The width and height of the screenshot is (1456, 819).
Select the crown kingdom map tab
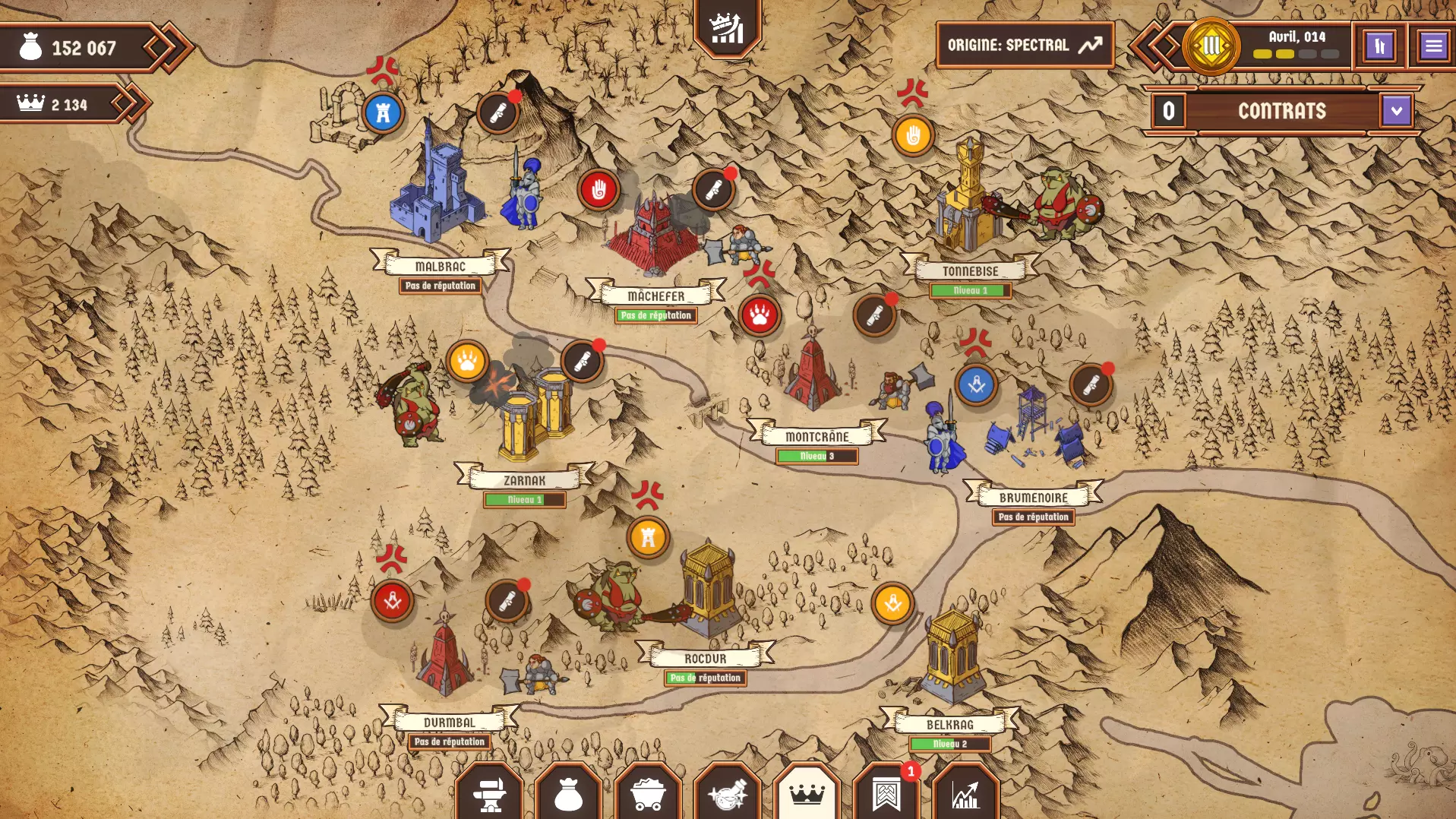(x=807, y=794)
